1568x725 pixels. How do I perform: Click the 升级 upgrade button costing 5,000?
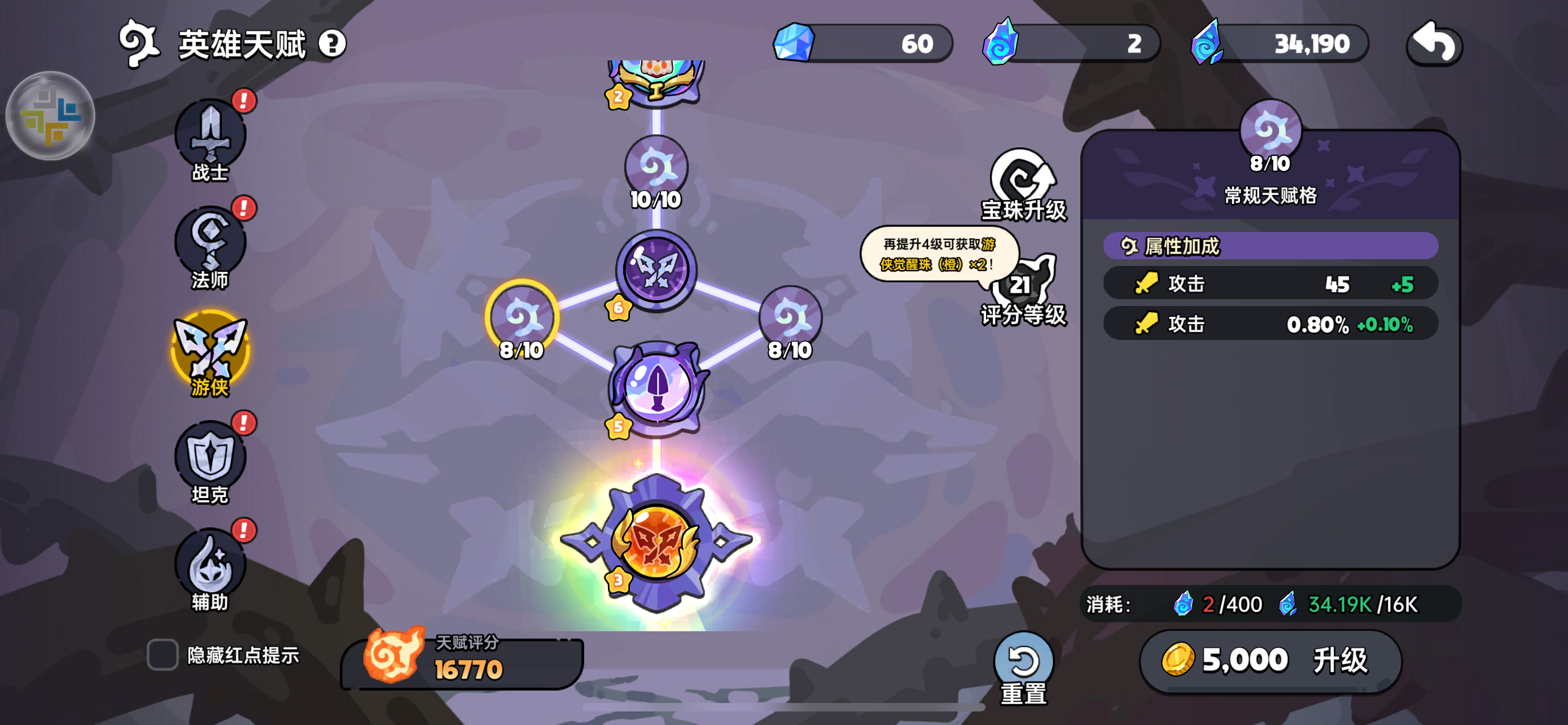pyautogui.click(x=1270, y=660)
